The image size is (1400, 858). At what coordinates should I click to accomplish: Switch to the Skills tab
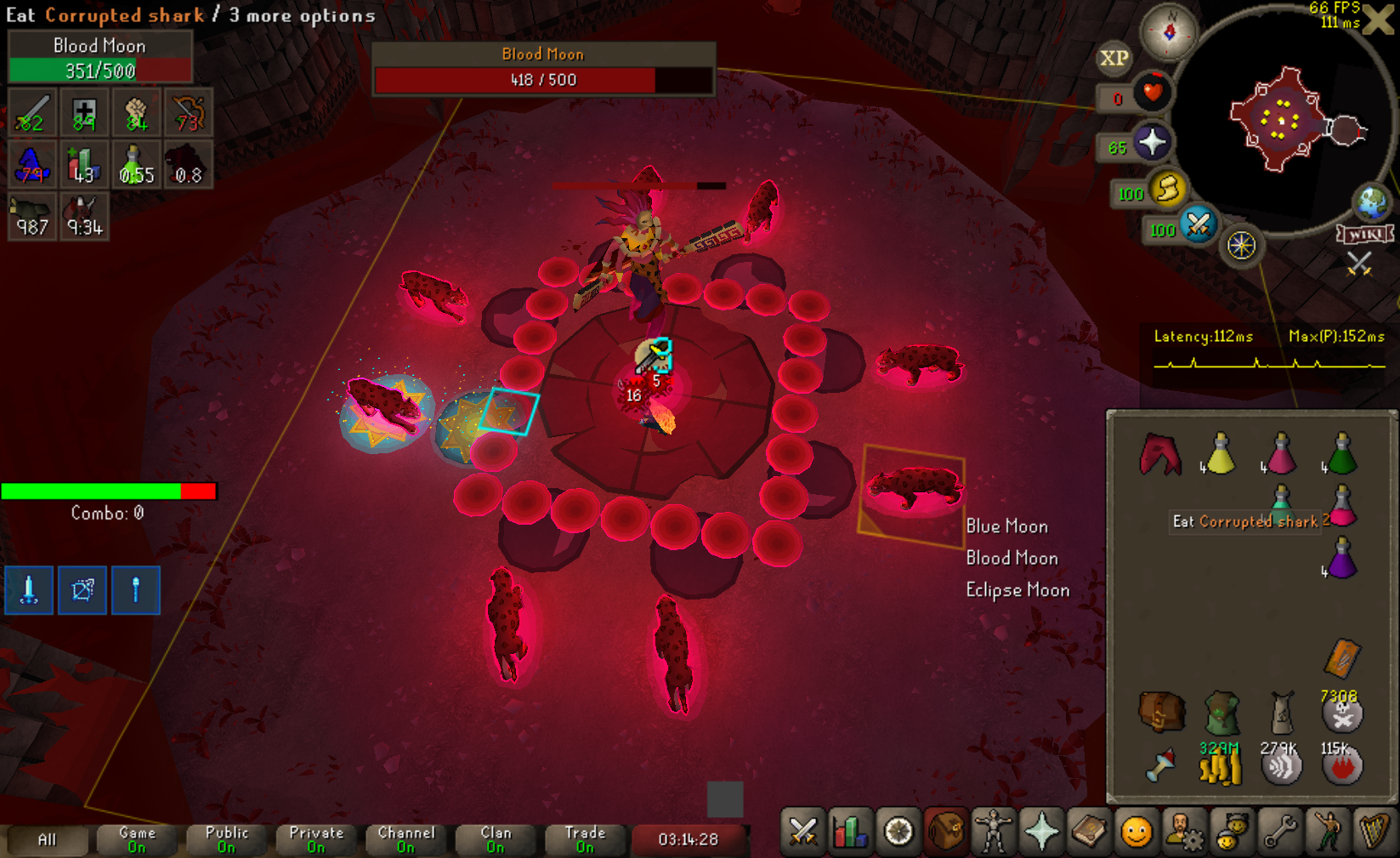tap(849, 832)
